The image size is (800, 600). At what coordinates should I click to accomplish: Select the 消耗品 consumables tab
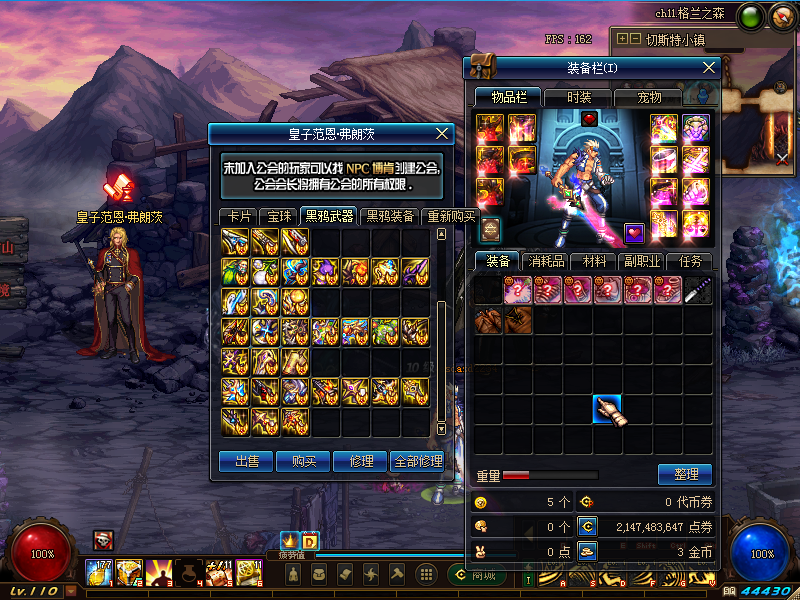tap(546, 261)
